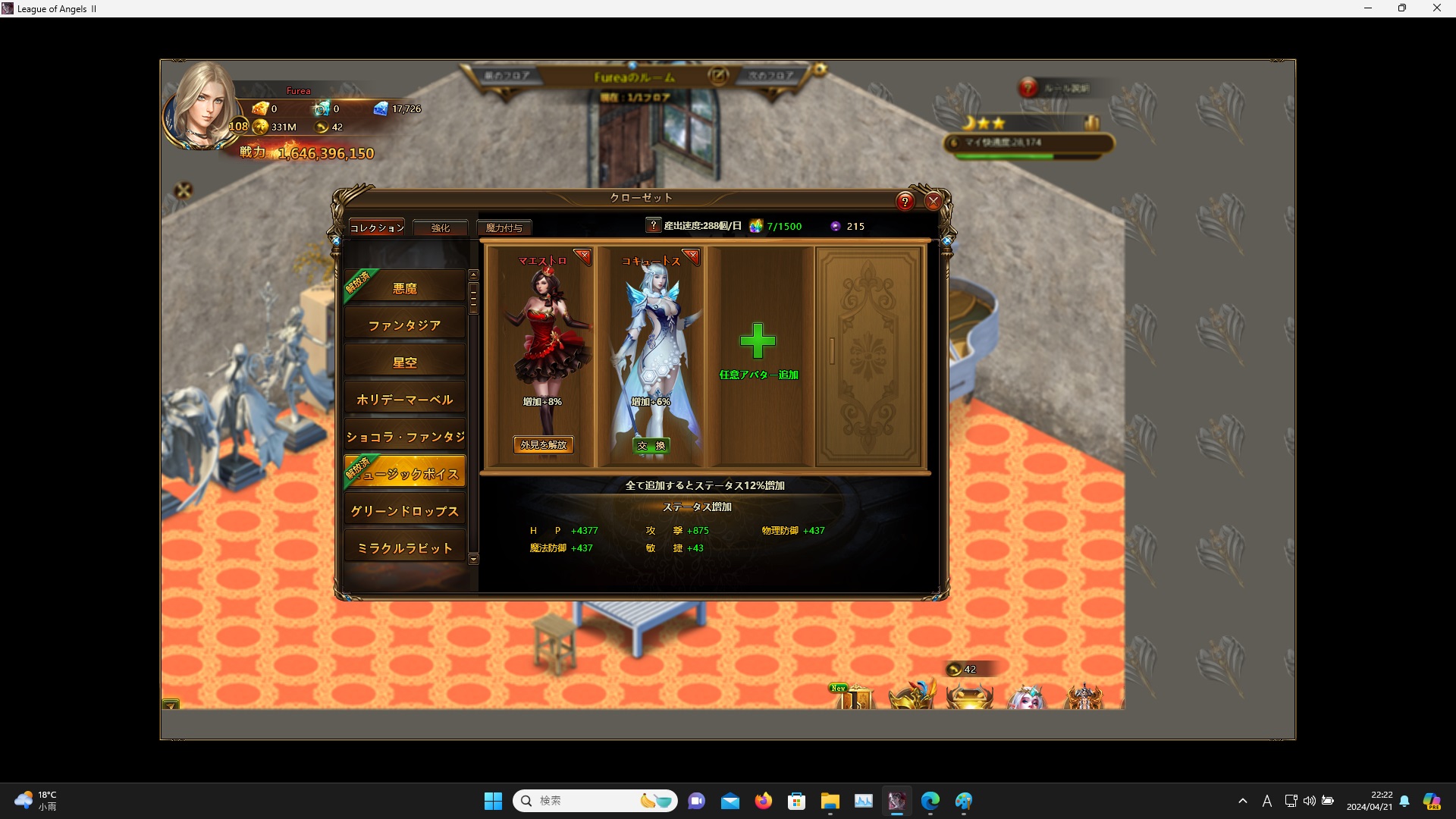Switch to the 強化 tab
This screenshot has width=1456, height=819.
(440, 227)
